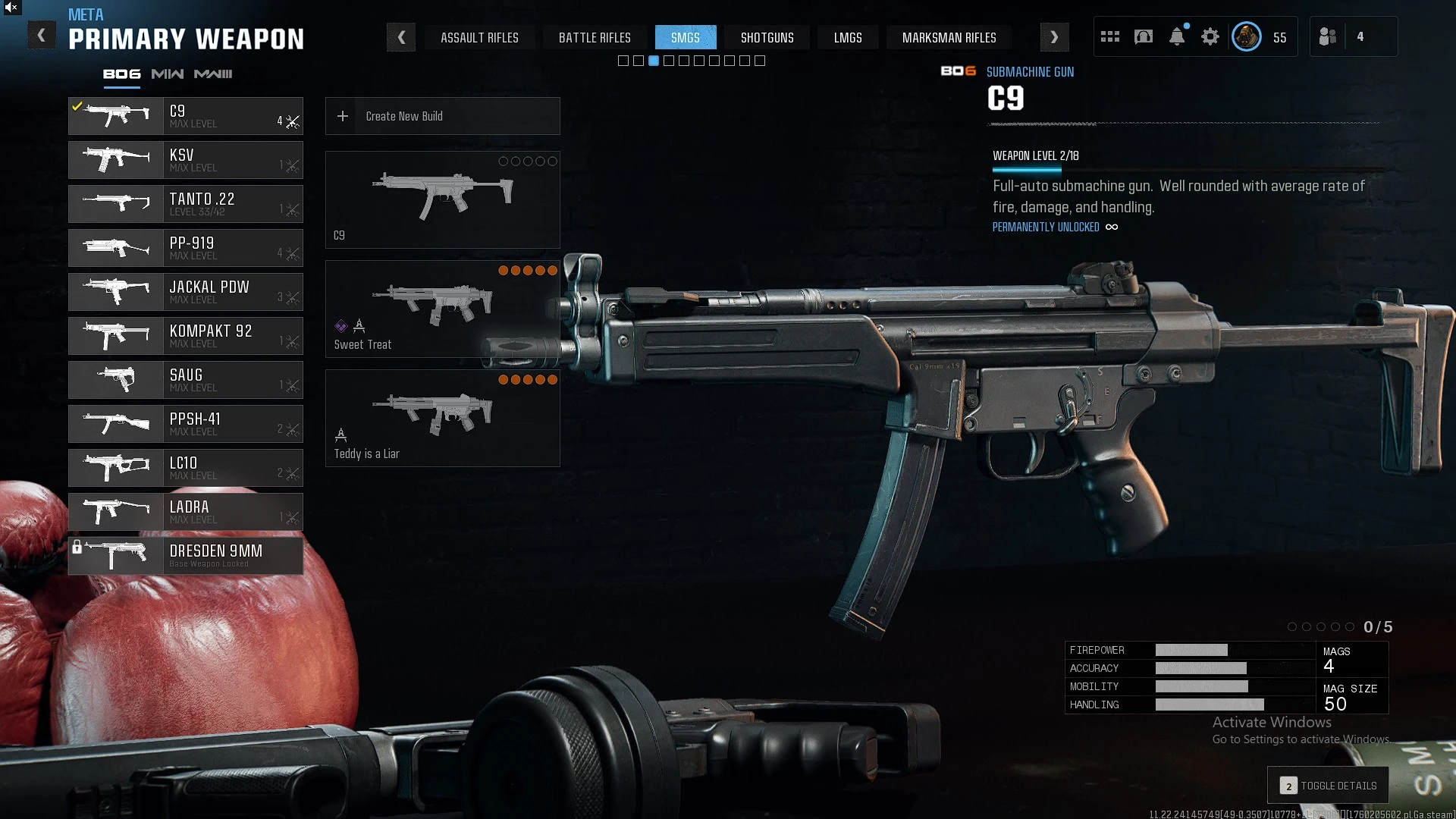
Task: Choose the PPSh-41 weapon entry
Action: point(186,424)
